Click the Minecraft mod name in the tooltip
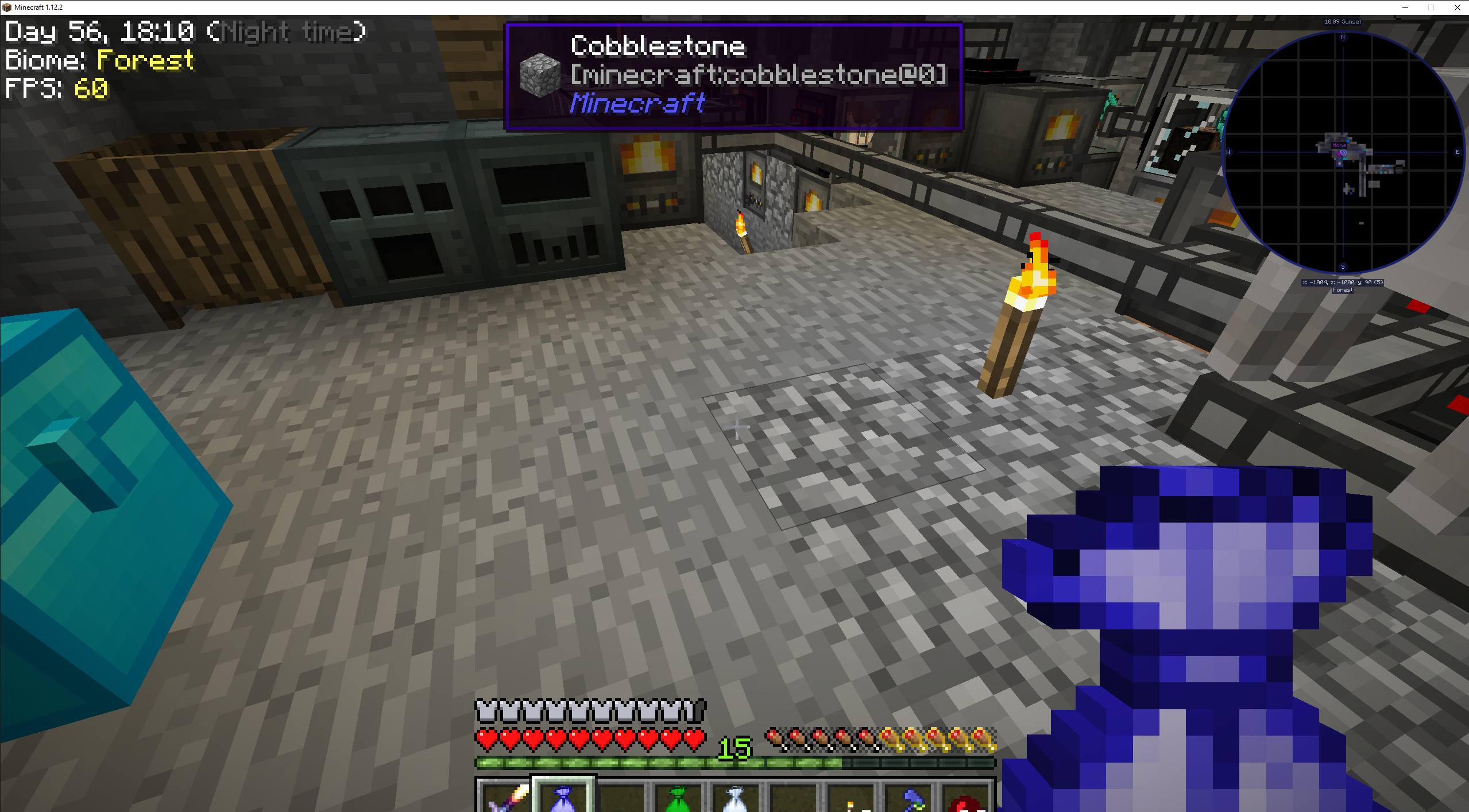Screen dimensions: 1469x812 coord(636,105)
